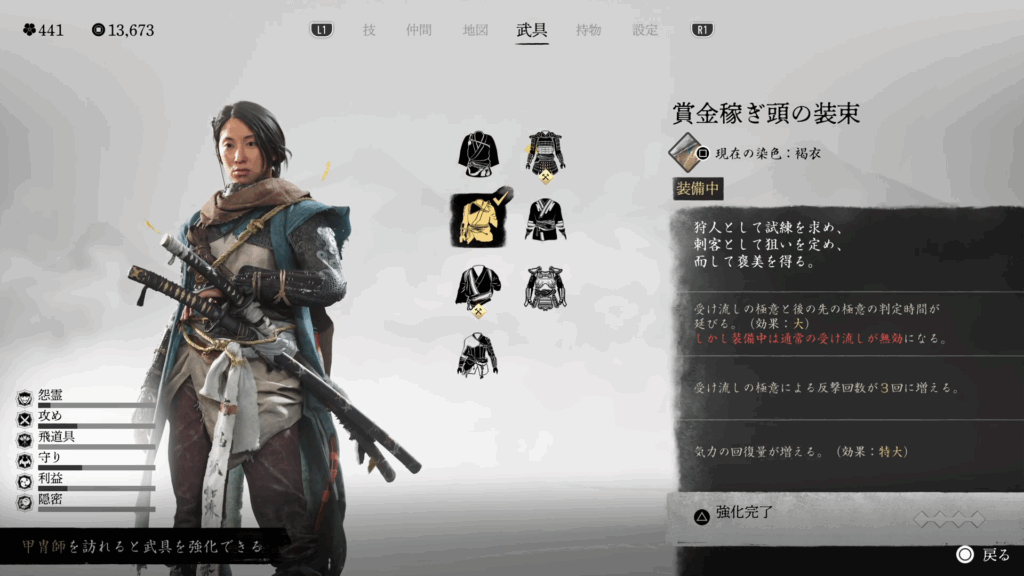This screenshot has height=576, width=1024.
Task: Select the heavy plated chest armor
Action: 545,287
